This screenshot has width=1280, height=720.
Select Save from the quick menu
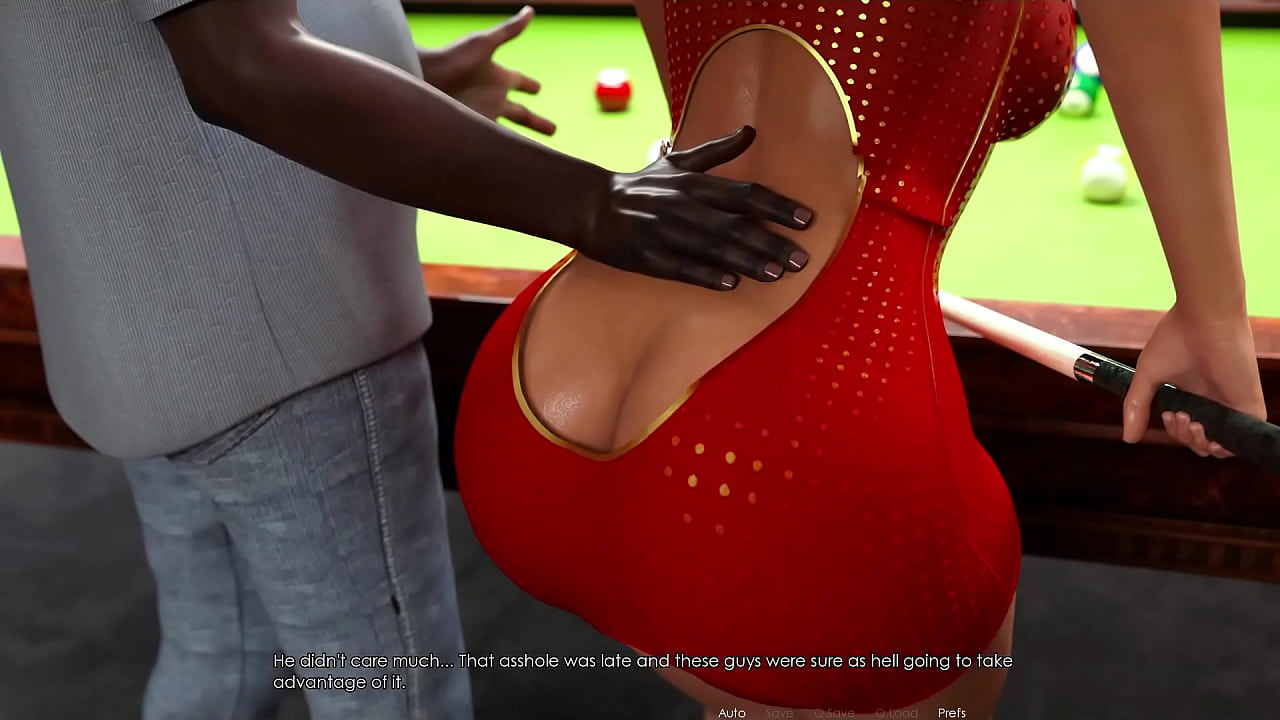pos(779,713)
